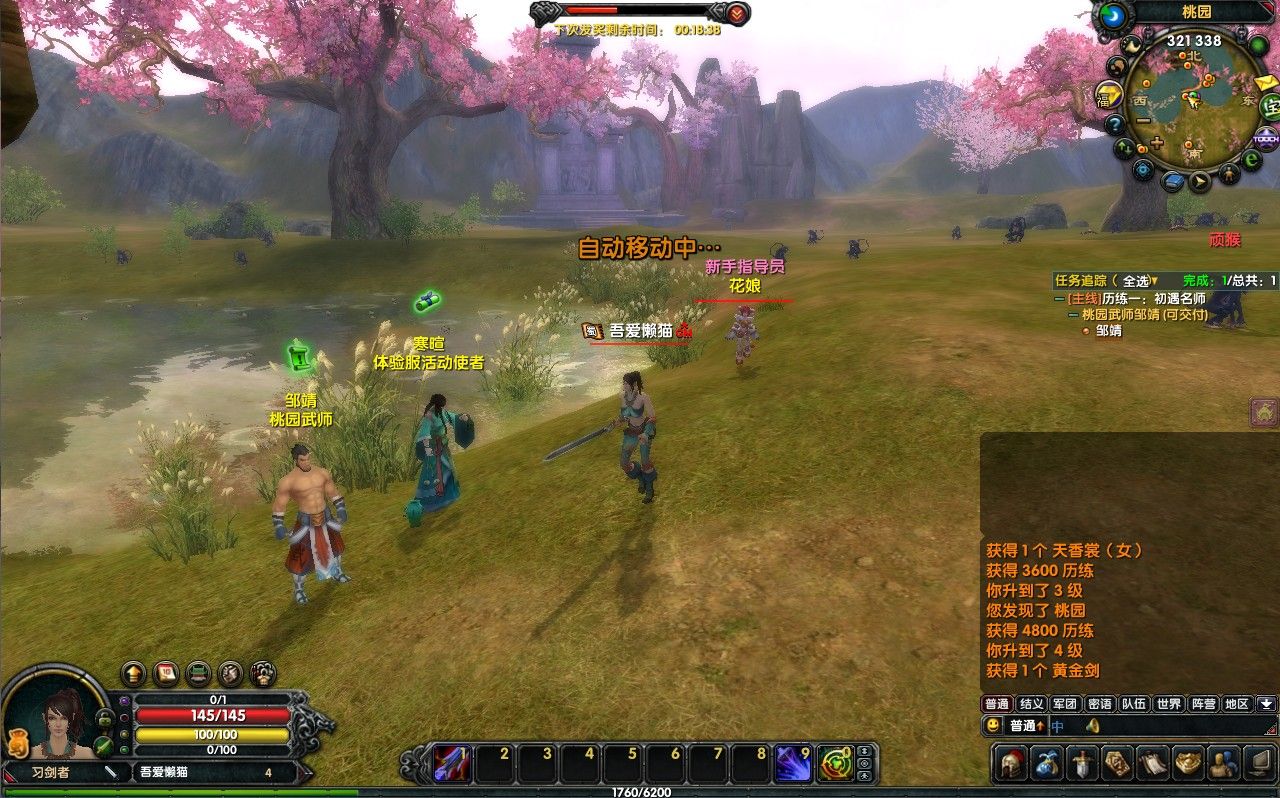Activate the sword skill in hotbar slot 1
This screenshot has height=798, width=1280.
click(x=452, y=764)
